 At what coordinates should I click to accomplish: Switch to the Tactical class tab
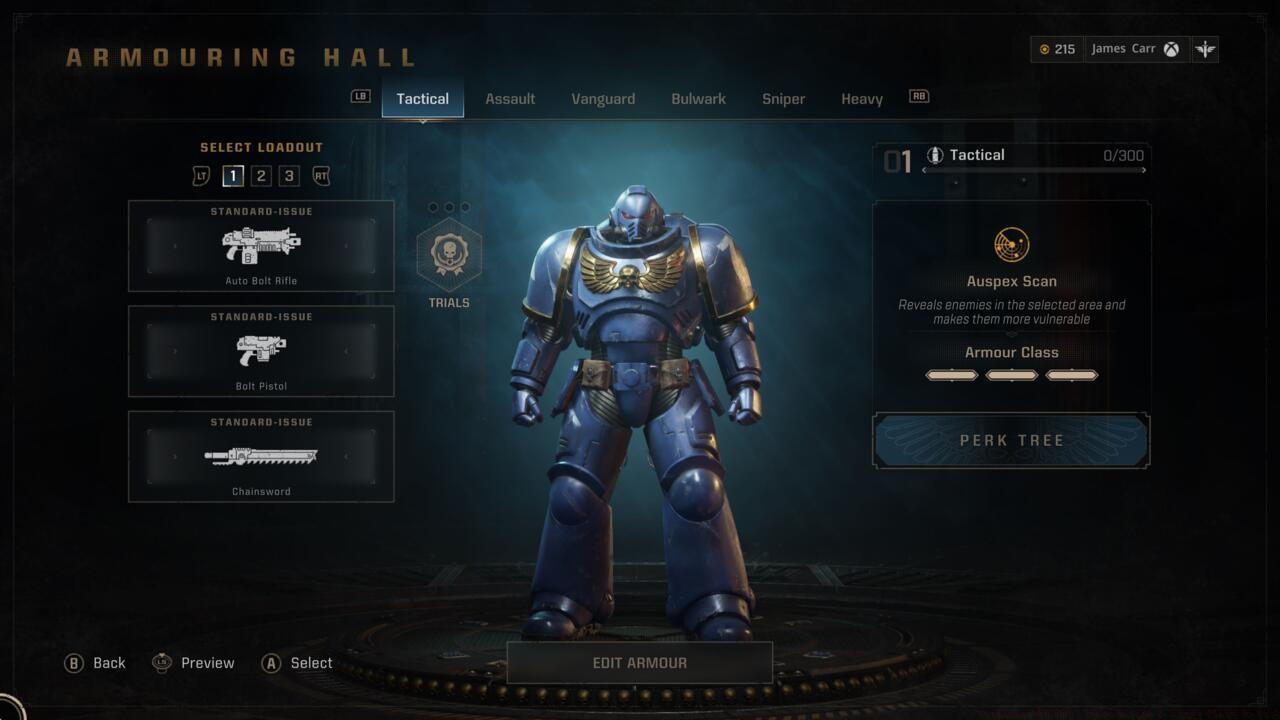[x=422, y=99]
